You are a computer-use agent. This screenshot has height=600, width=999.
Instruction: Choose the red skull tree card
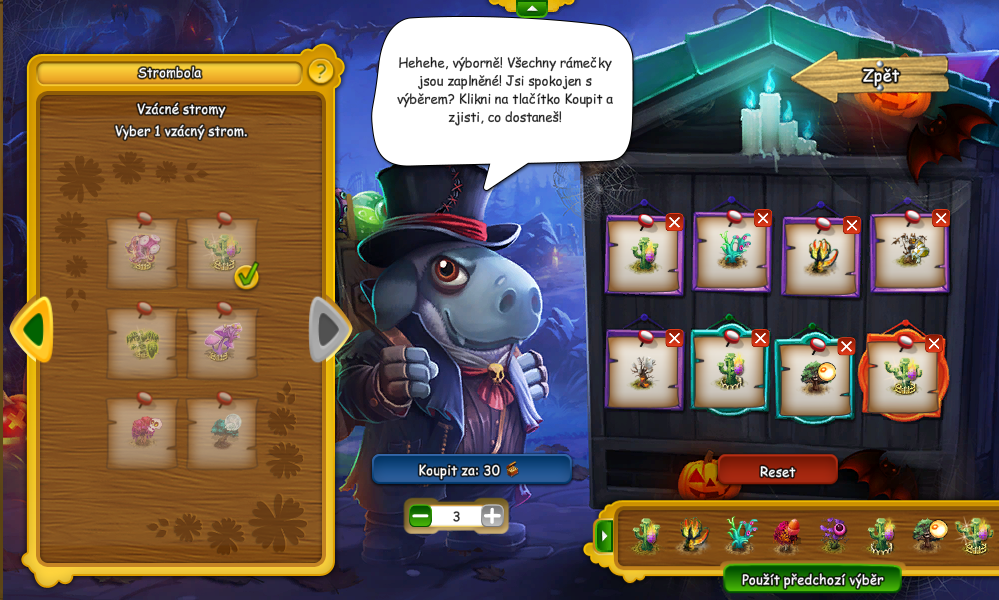[141, 432]
